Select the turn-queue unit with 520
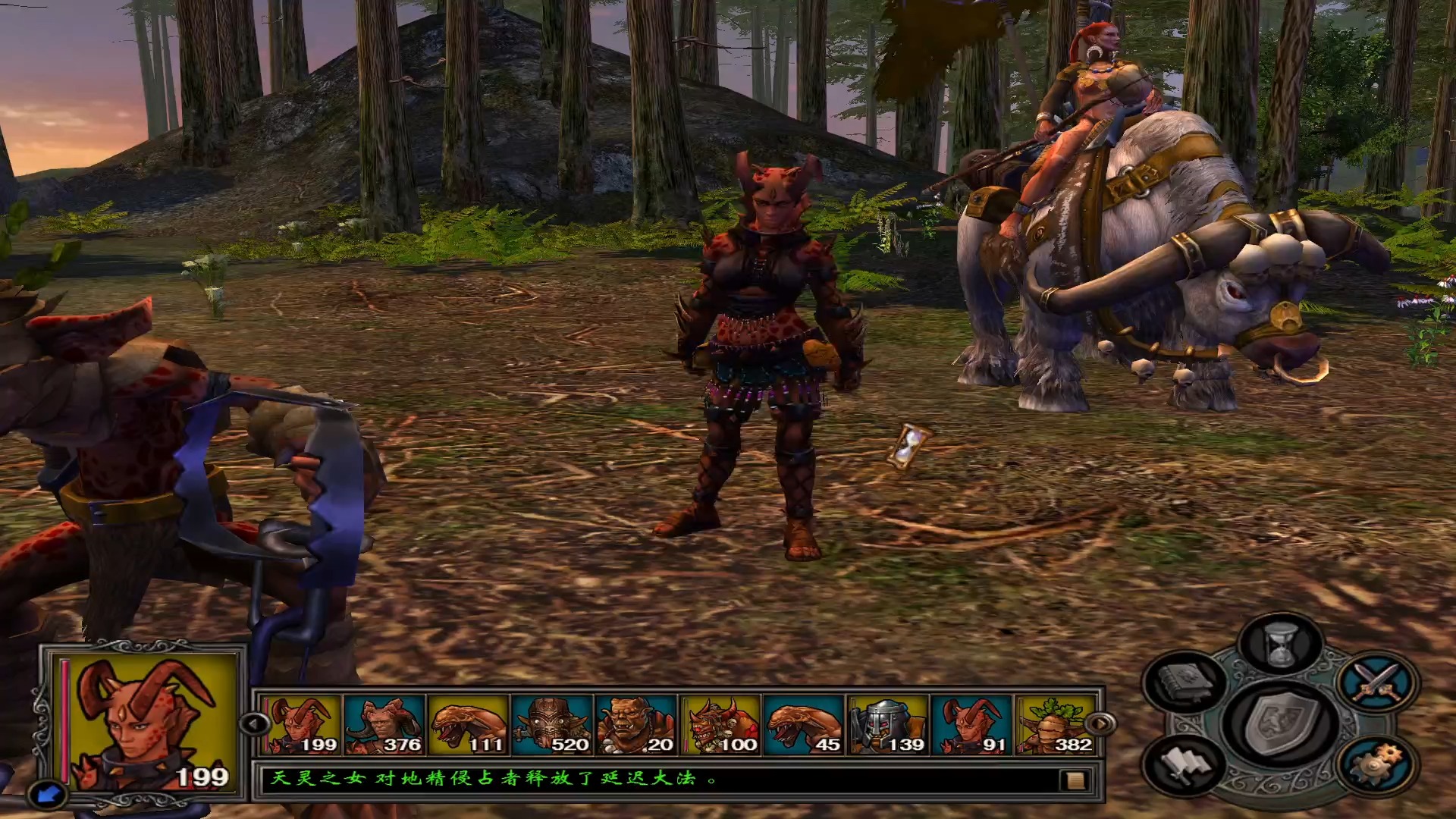1456x819 pixels. click(551, 725)
